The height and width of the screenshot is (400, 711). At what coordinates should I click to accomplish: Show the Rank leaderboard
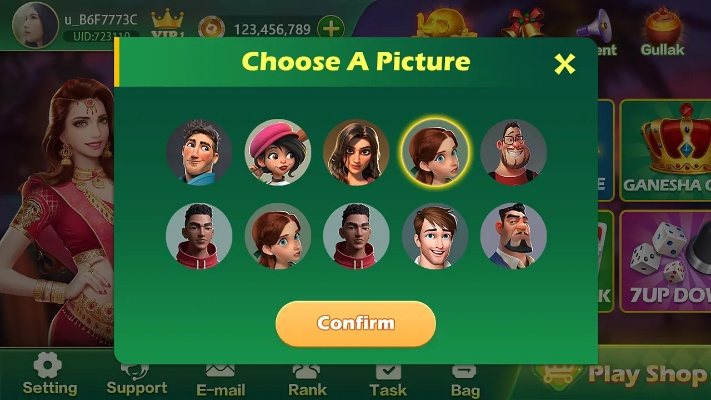[x=307, y=377]
